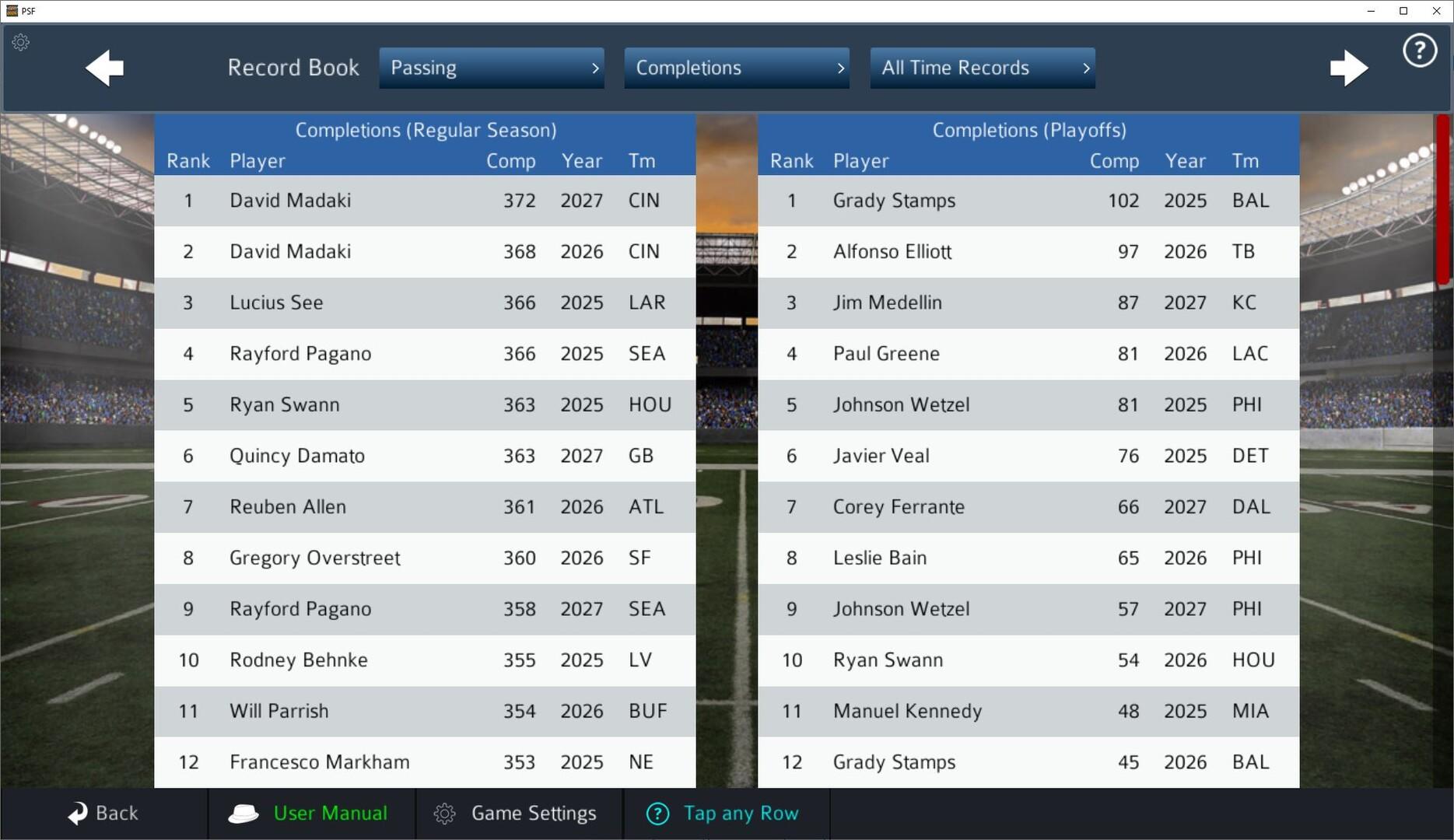This screenshot has height=840, width=1454.
Task: Click the PSF title bar label
Action: 29,11
